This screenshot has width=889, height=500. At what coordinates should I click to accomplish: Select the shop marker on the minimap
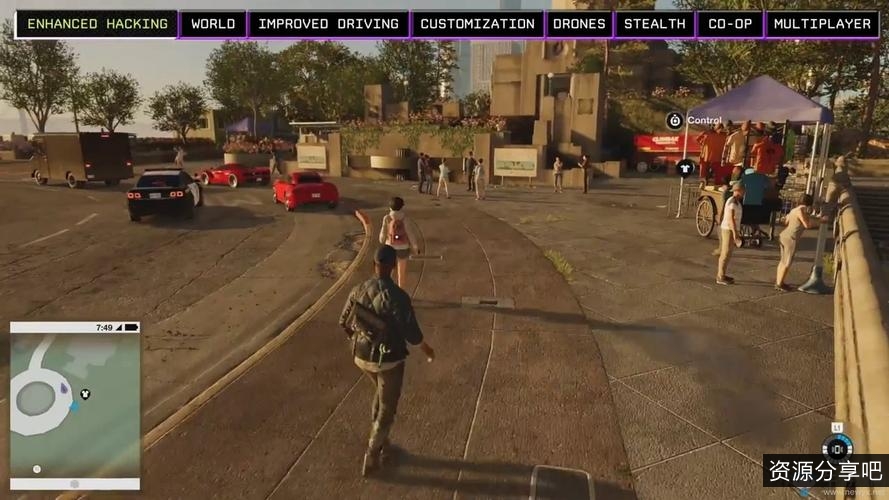(x=86, y=394)
